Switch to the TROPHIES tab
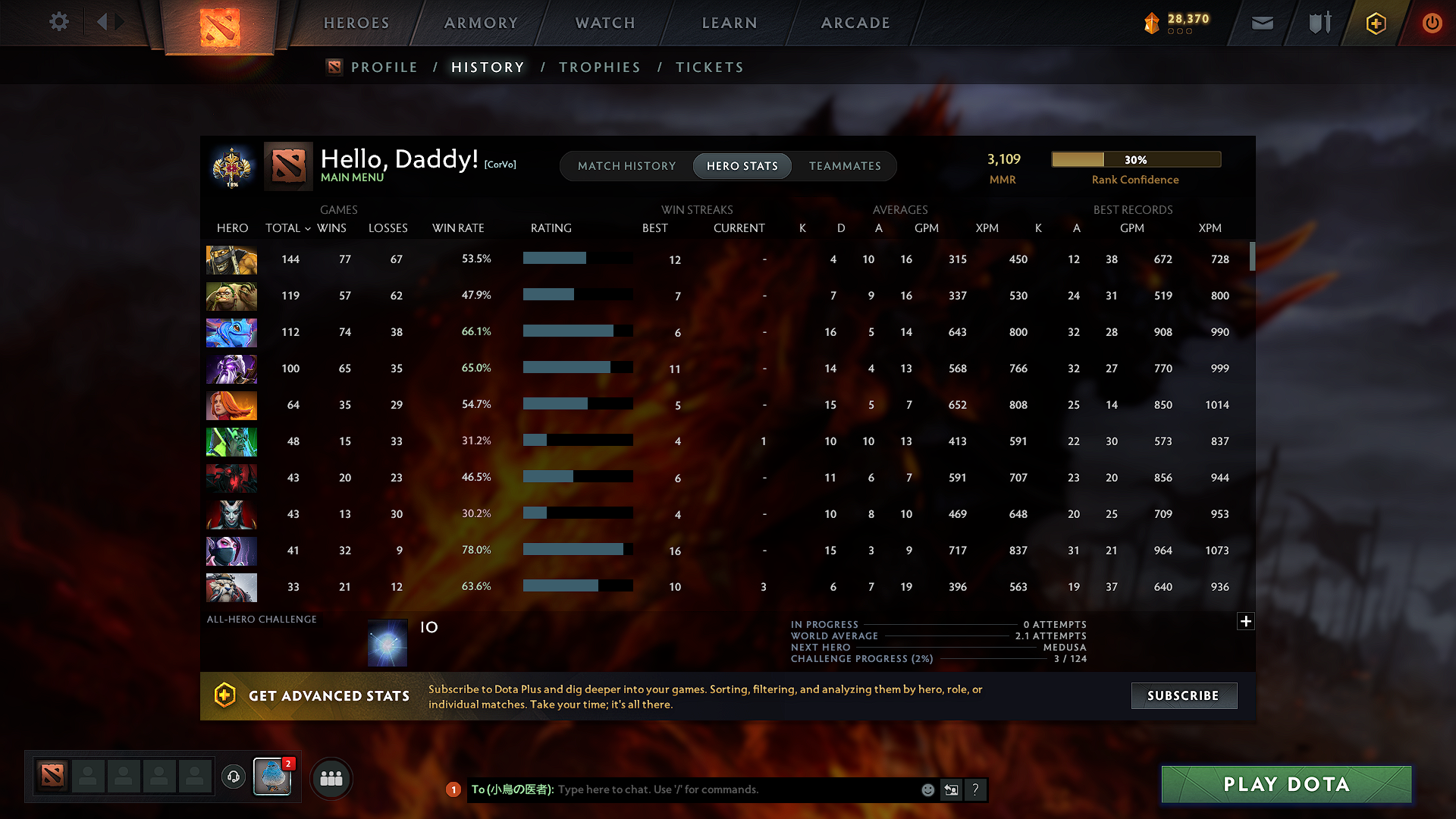Image resolution: width=1456 pixels, height=819 pixels. pos(599,67)
